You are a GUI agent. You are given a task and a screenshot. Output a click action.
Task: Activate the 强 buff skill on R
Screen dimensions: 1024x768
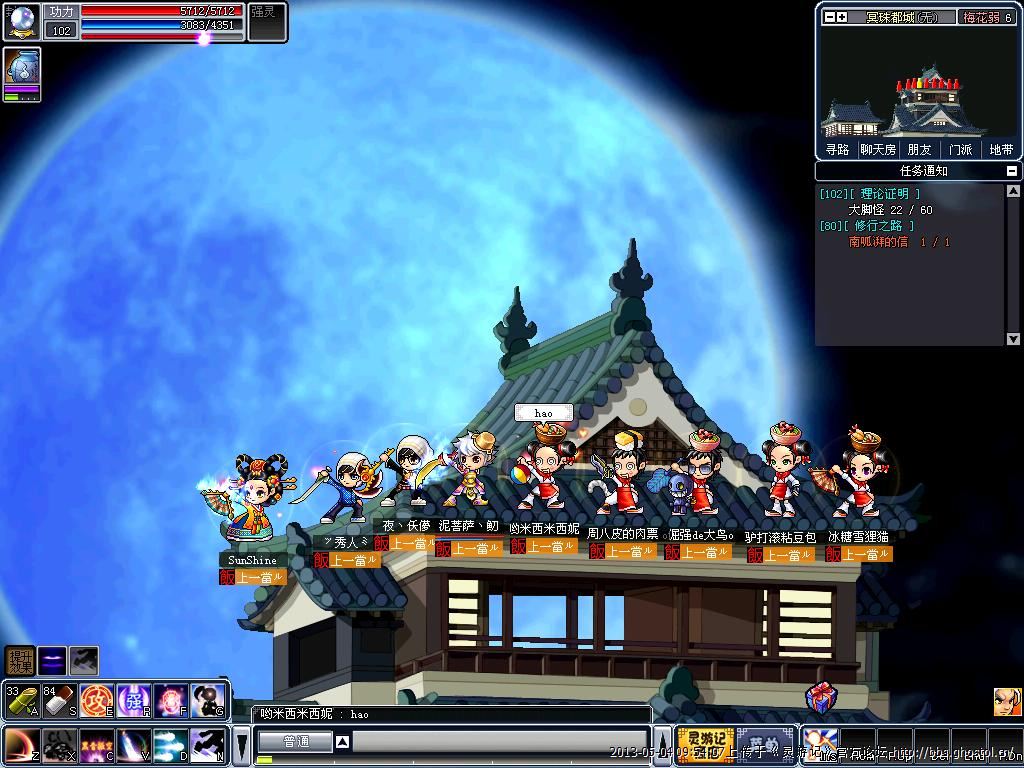134,700
